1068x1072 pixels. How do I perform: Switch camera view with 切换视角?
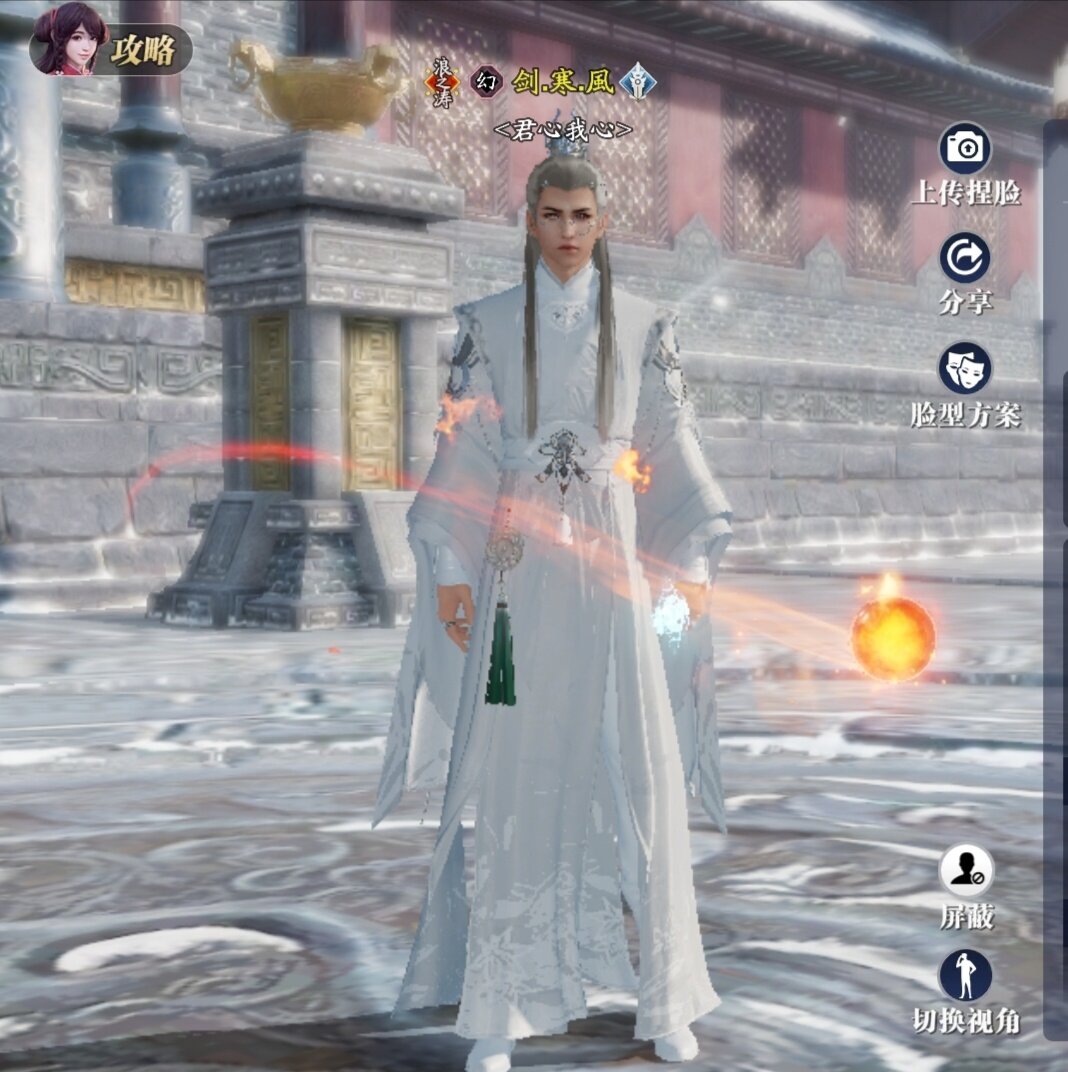[966, 976]
